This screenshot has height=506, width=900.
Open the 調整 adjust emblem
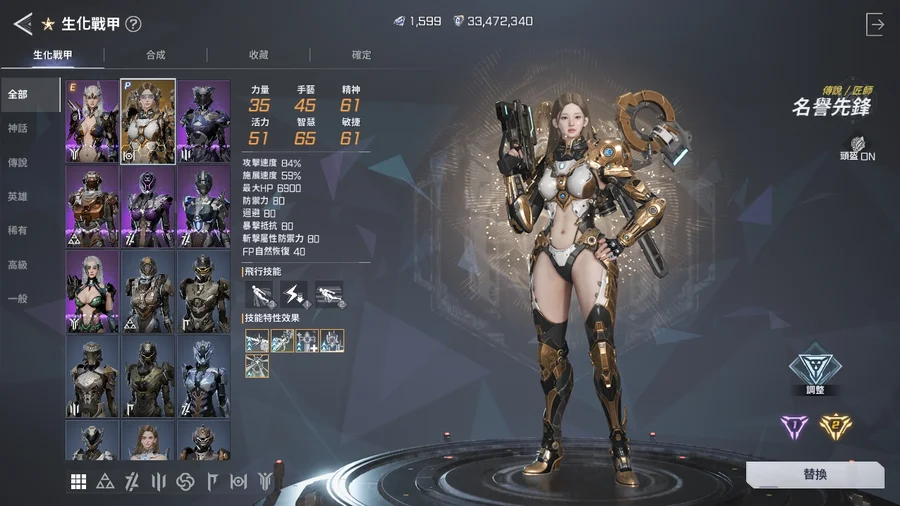812,373
